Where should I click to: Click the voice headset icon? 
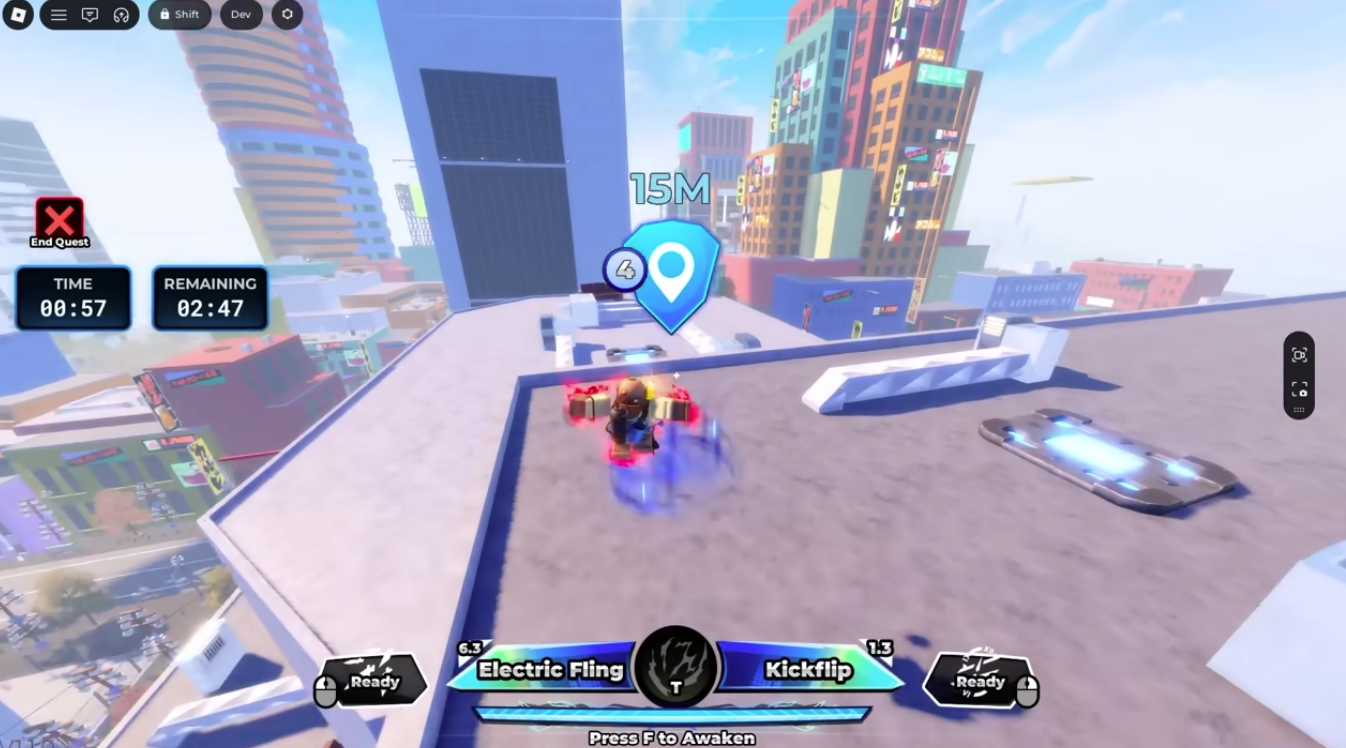coord(122,15)
